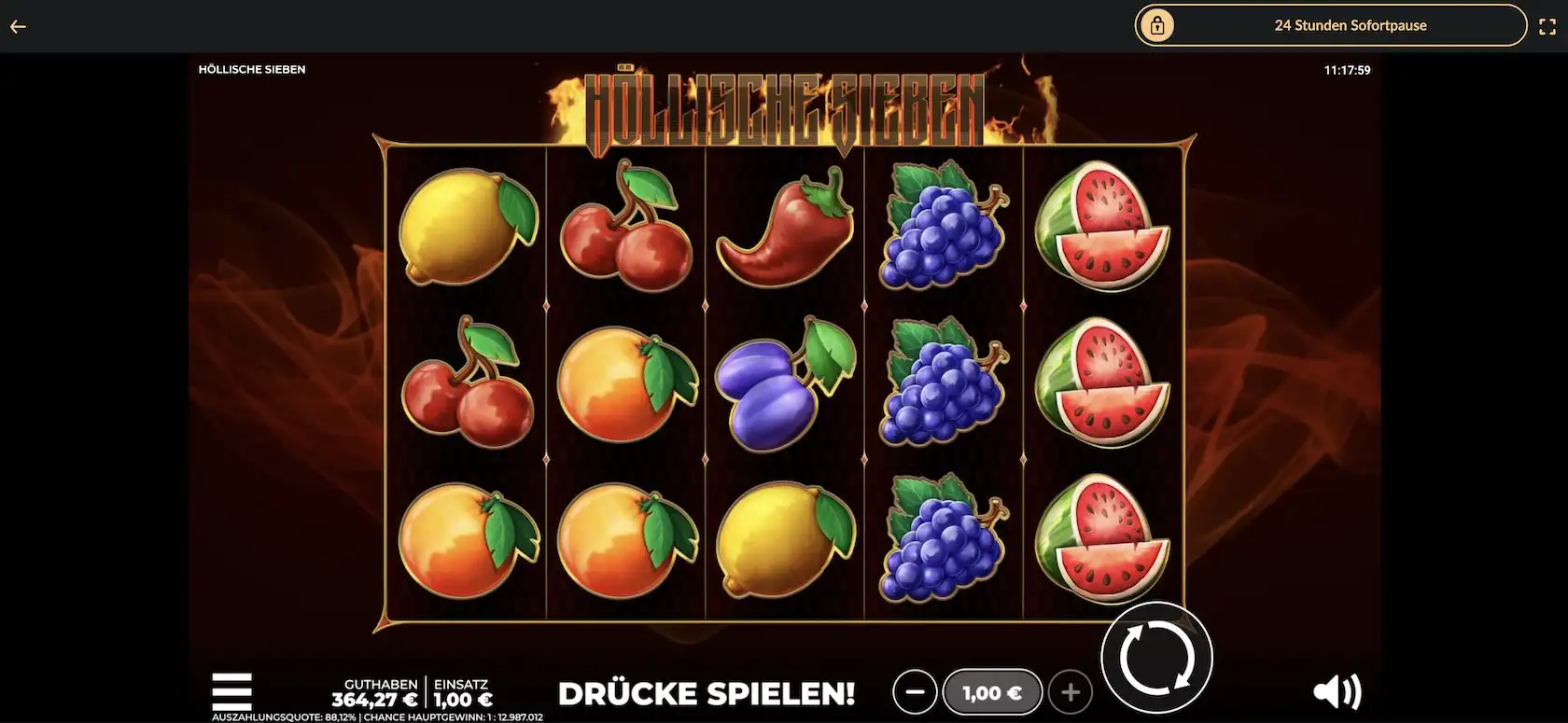Go back with the arrow icon
Image resolution: width=1568 pixels, height=723 pixels.
coord(18,26)
